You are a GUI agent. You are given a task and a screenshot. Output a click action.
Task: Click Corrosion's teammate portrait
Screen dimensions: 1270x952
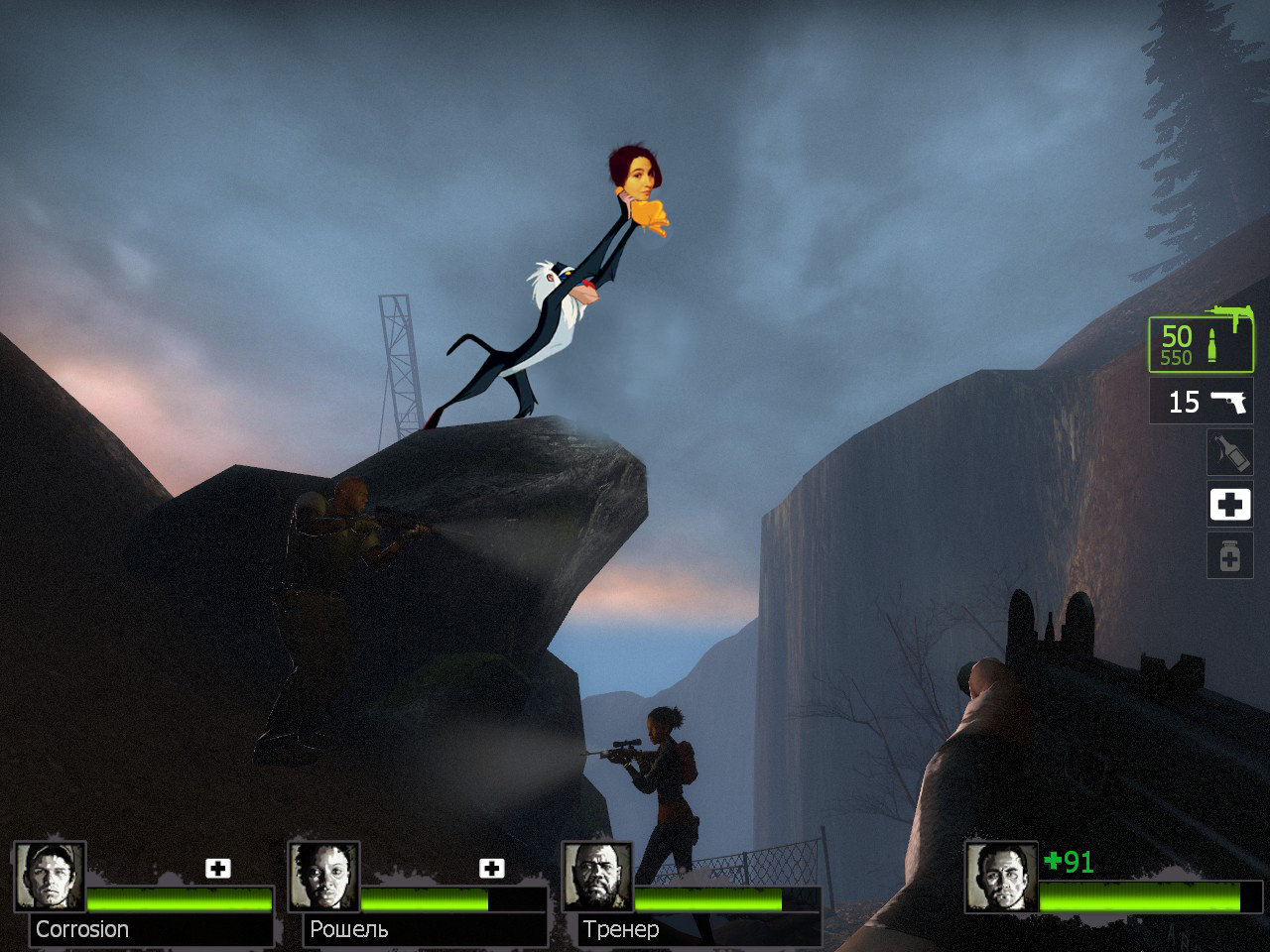(50, 877)
